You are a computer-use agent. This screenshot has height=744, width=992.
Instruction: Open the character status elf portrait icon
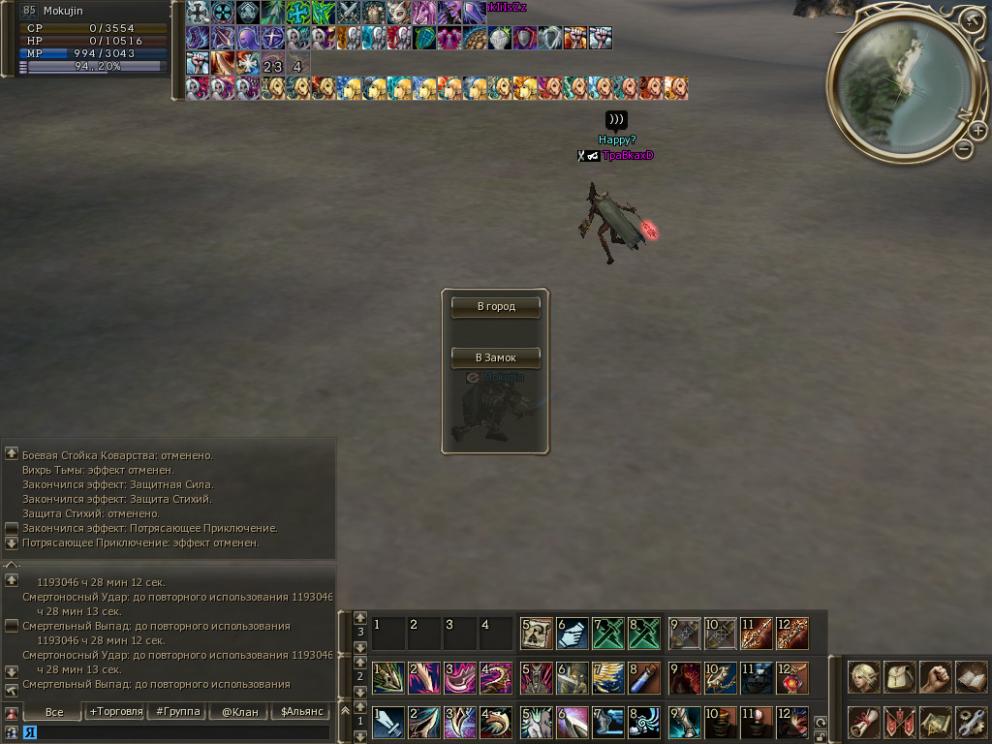(x=864, y=677)
